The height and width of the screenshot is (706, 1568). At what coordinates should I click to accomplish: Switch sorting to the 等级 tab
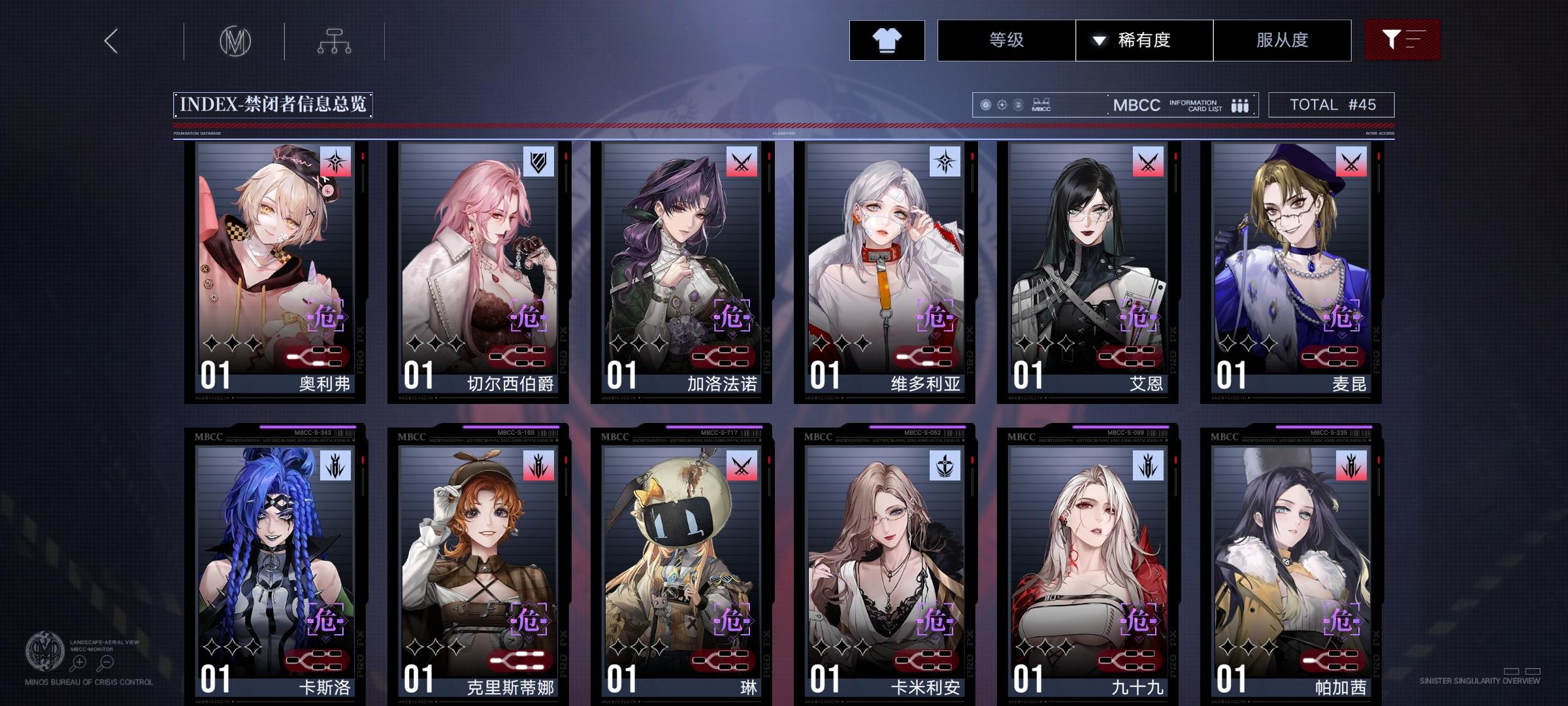coord(1005,40)
